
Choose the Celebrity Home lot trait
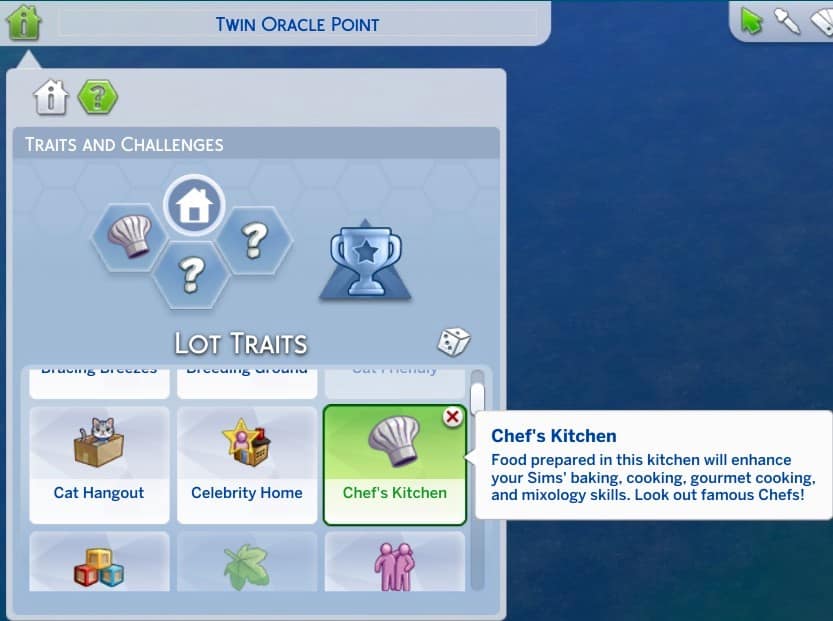click(x=247, y=464)
